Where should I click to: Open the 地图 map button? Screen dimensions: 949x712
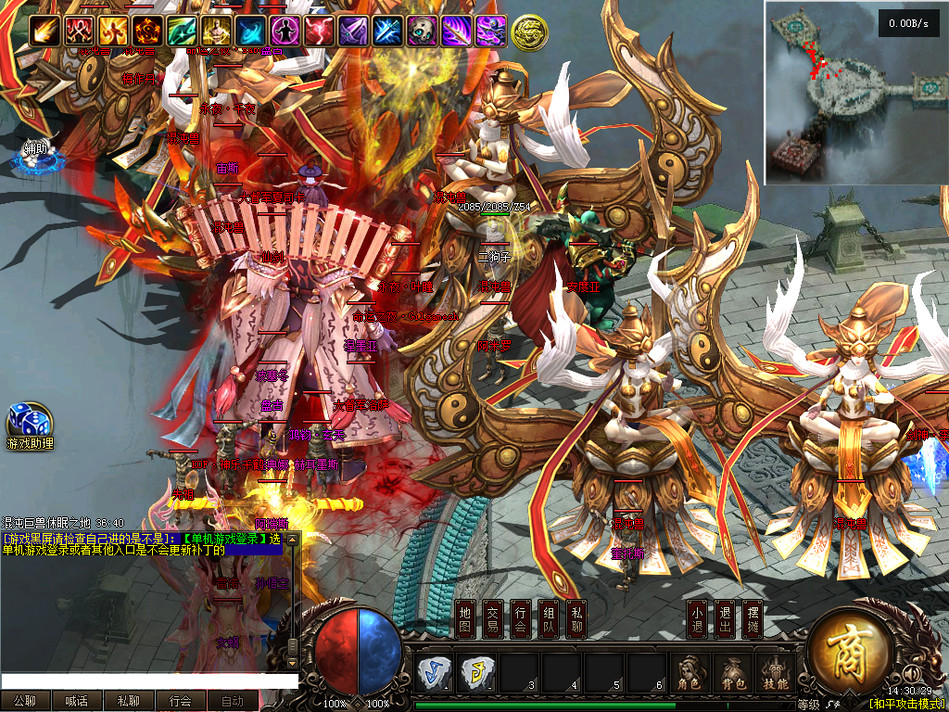(464, 620)
